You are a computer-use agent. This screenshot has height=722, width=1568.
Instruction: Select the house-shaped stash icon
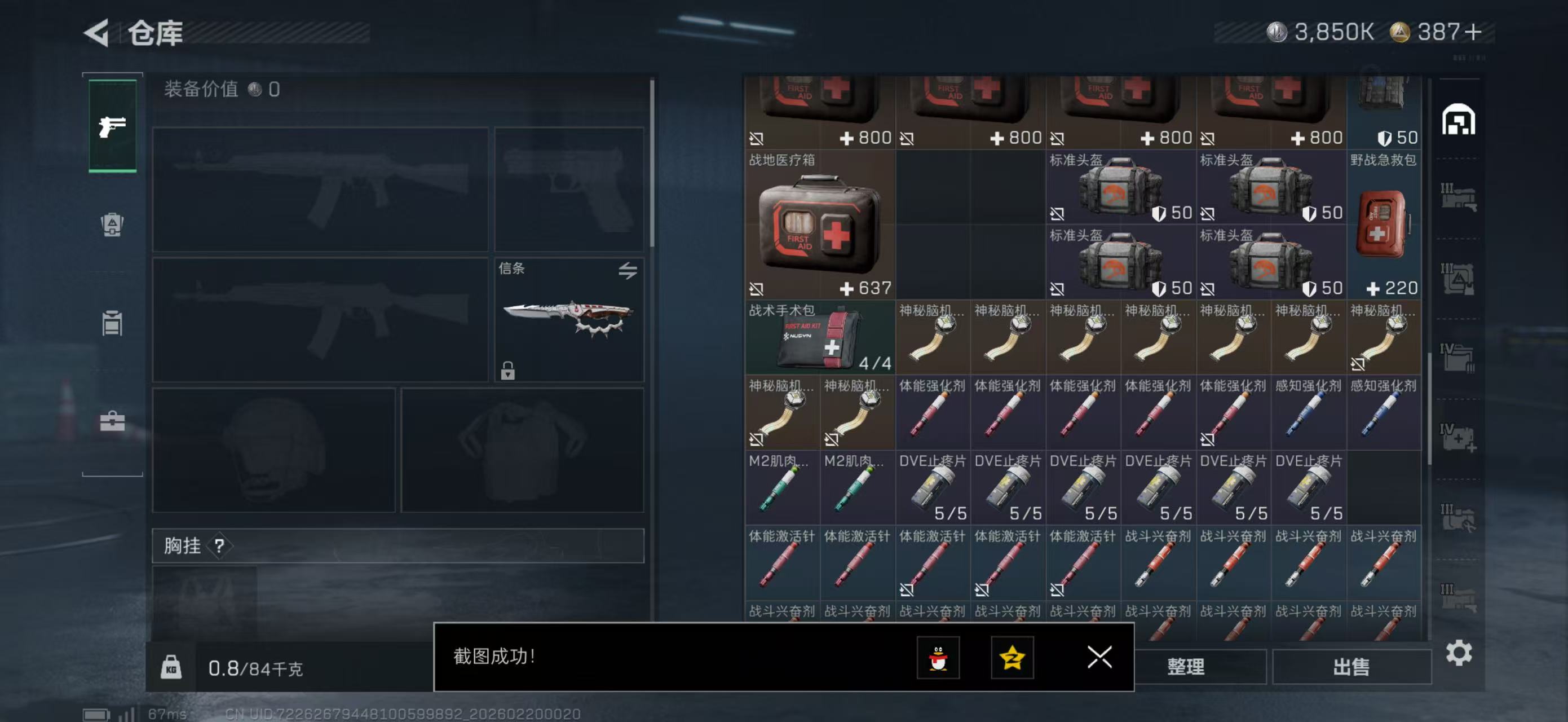[1458, 120]
